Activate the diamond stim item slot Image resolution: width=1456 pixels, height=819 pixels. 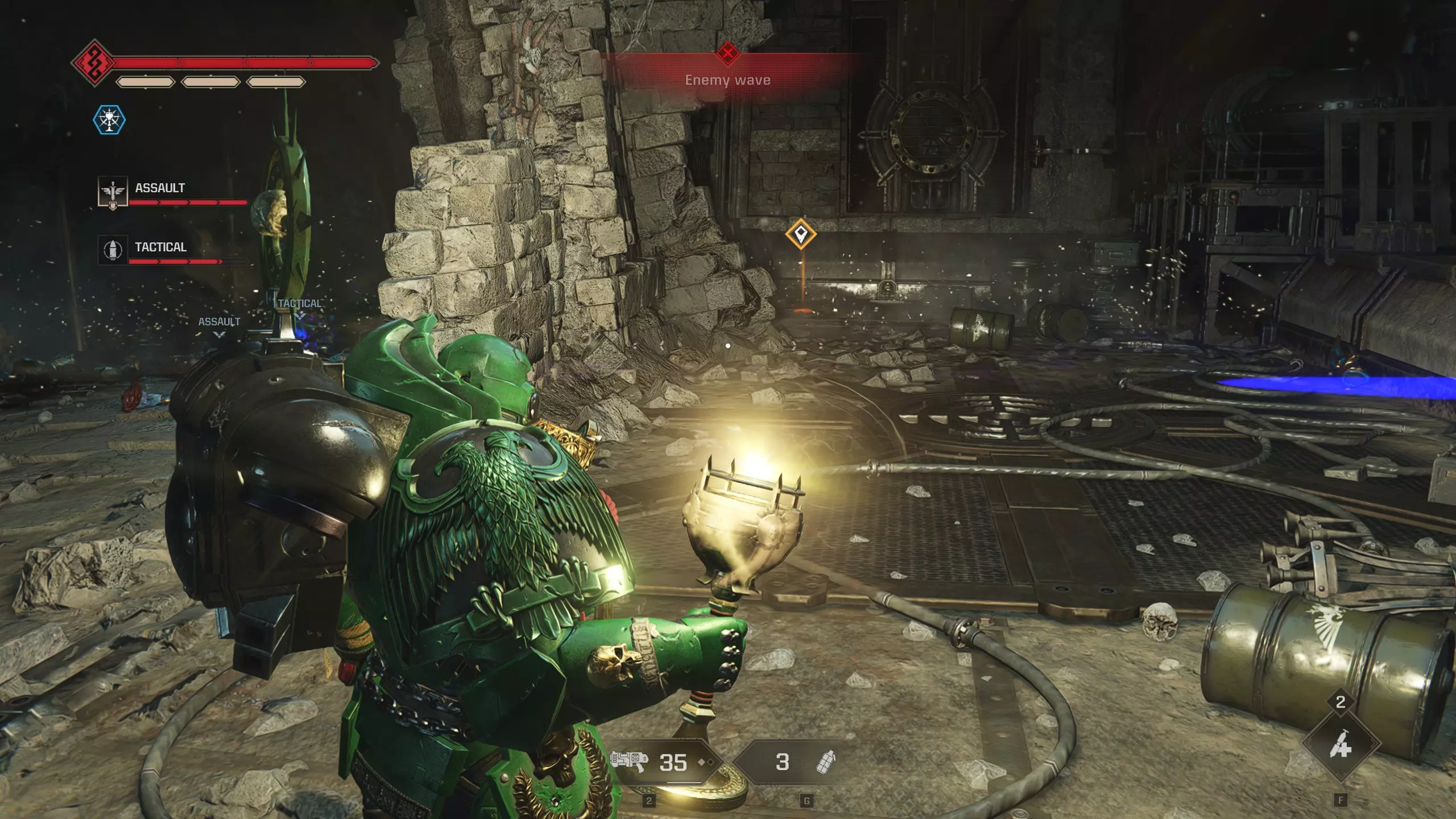tap(1341, 744)
